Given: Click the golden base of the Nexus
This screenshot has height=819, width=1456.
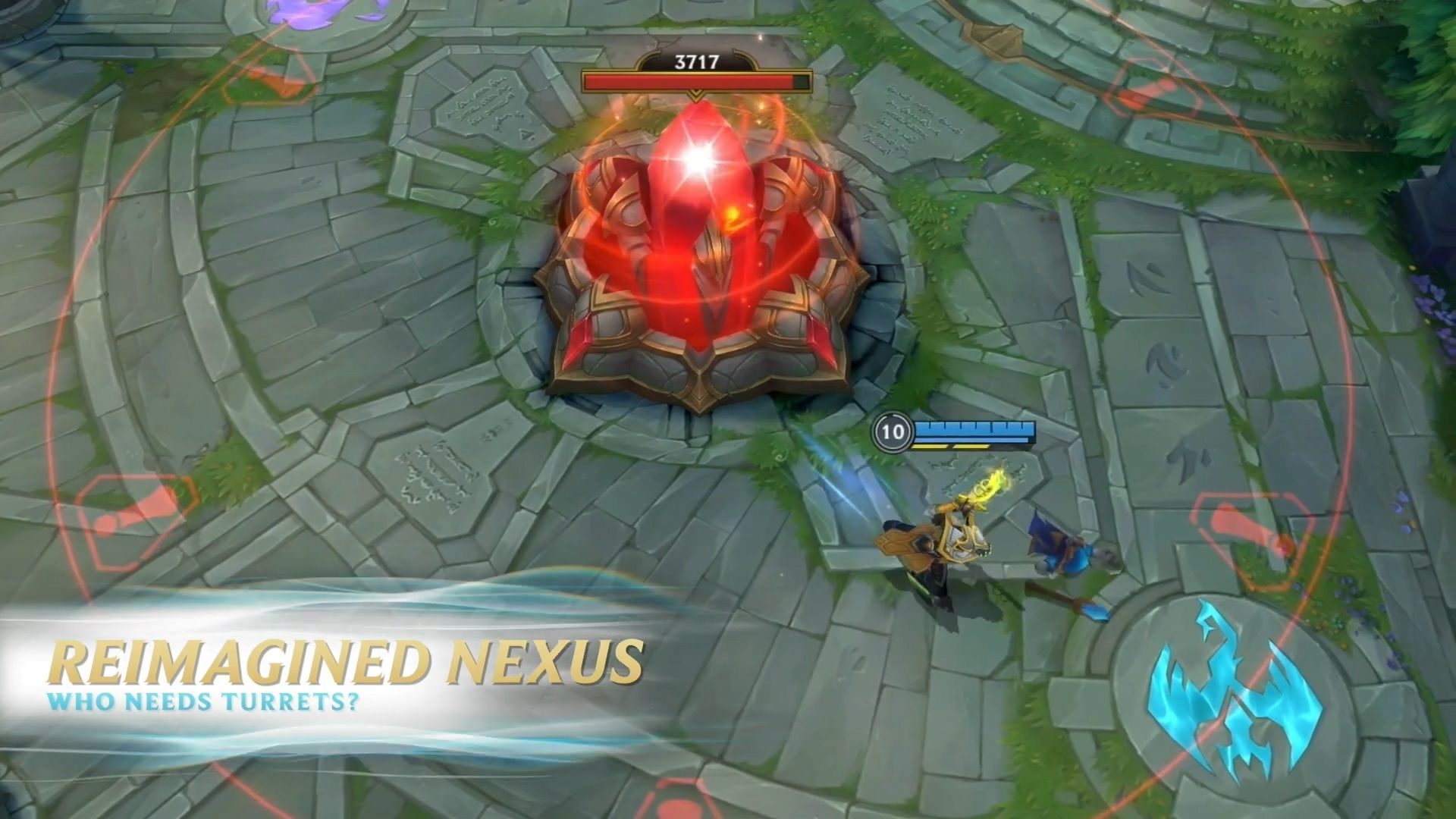Looking at the screenshot, I should pyautogui.click(x=705, y=364).
